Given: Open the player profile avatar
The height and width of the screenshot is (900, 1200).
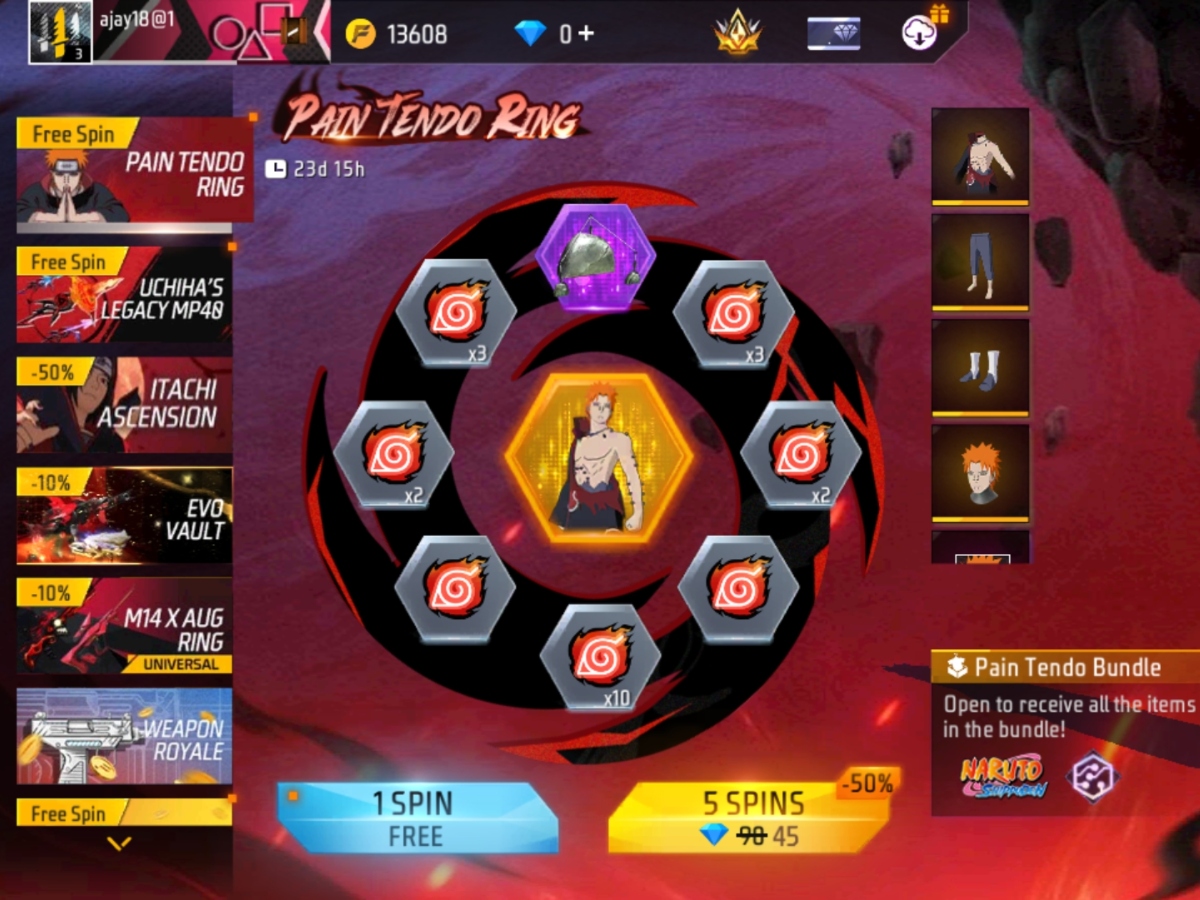Looking at the screenshot, I should pos(60,32).
